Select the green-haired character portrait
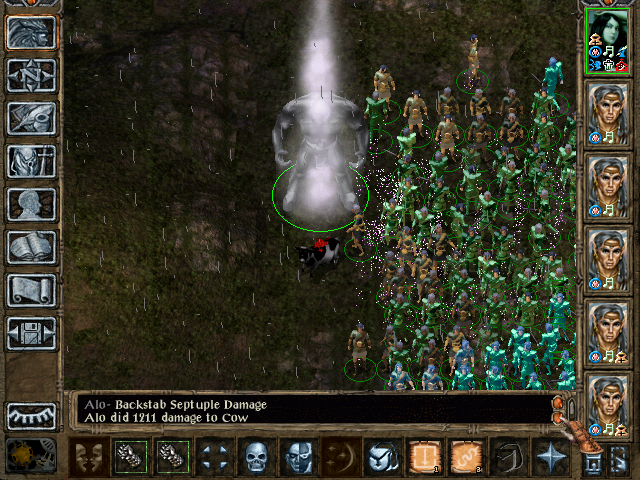 pyautogui.click(x=607, y=41)
